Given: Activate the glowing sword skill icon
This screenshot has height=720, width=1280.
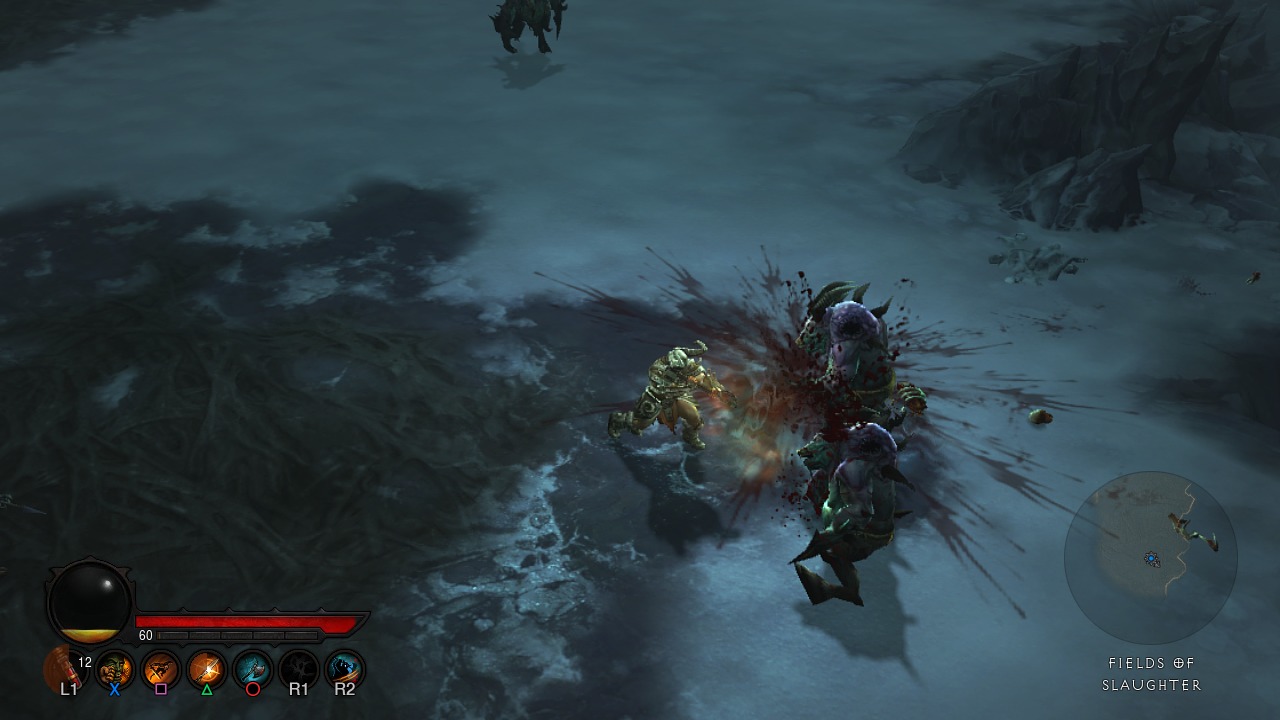Looking at the screenshot, I should (x=207, y=667).
